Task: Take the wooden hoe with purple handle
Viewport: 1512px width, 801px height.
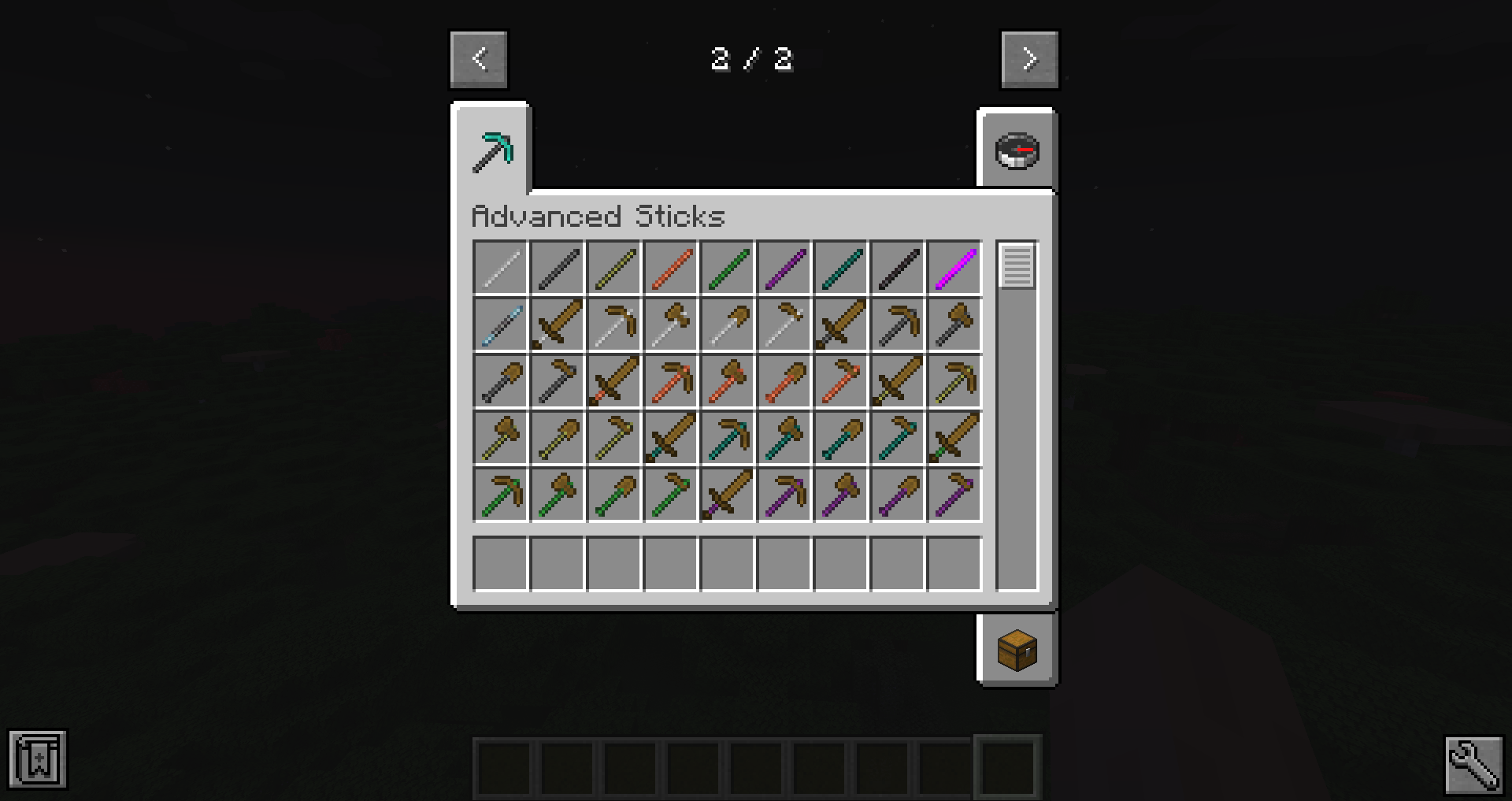Action: [x=954, y=495]
